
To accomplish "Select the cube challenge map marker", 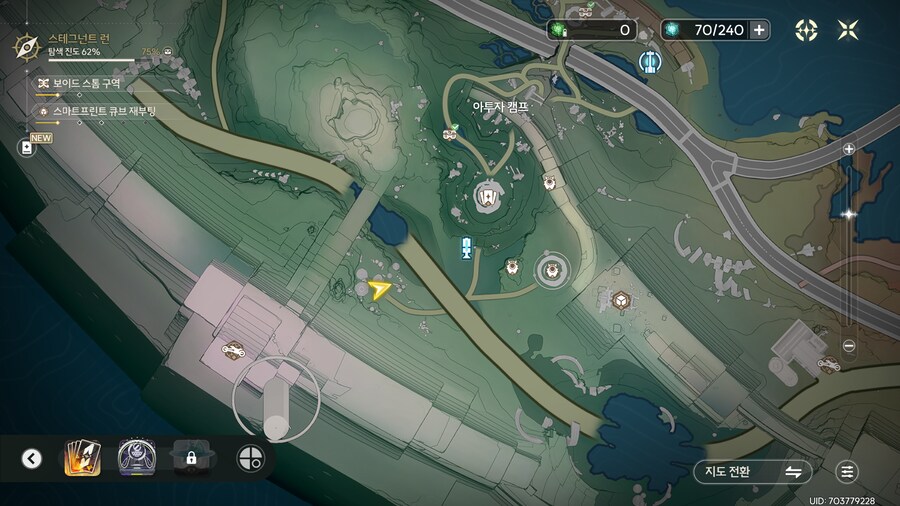I will [x=621, y=300].
